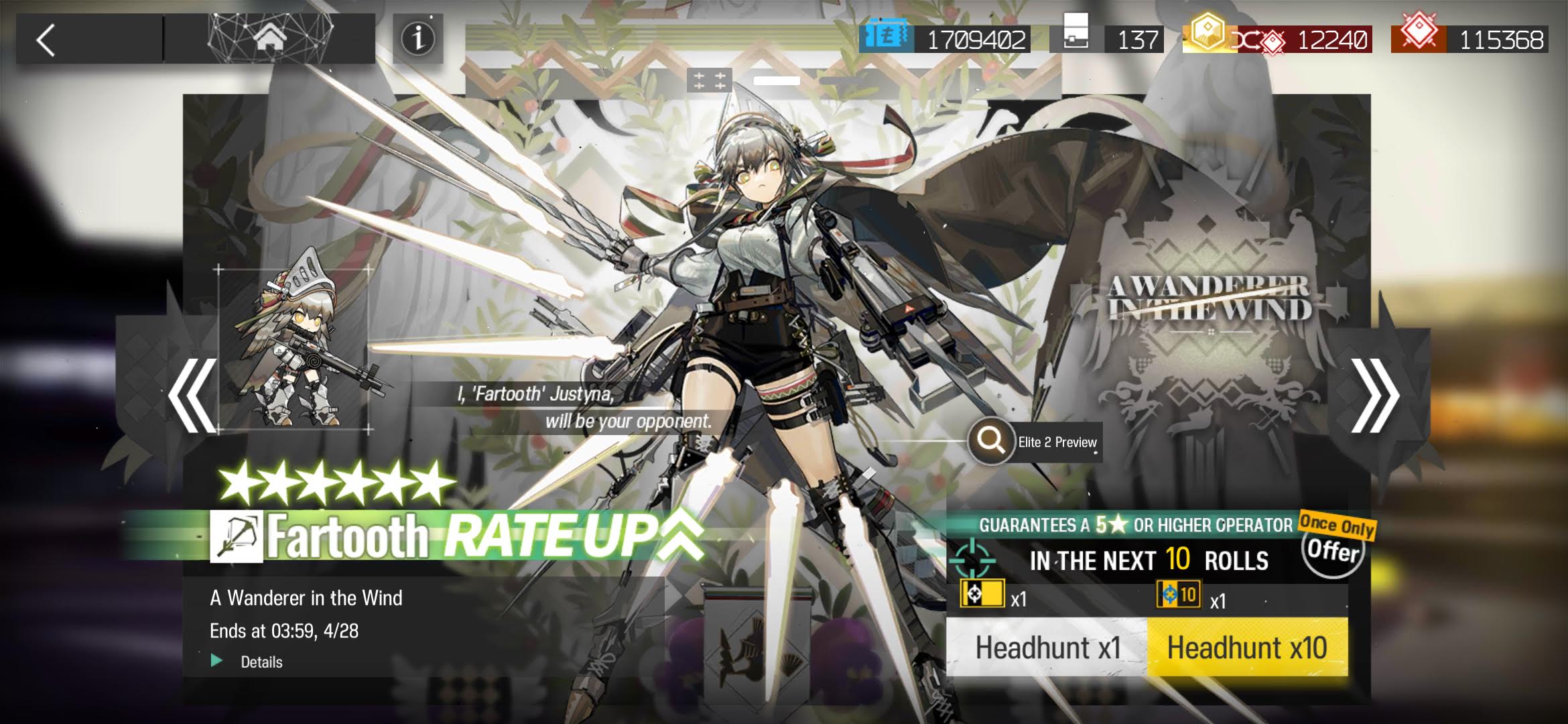1568x724 pixels.
Task: Perform a Headhunt x1 roll
Action: (x=1047, y=648)
